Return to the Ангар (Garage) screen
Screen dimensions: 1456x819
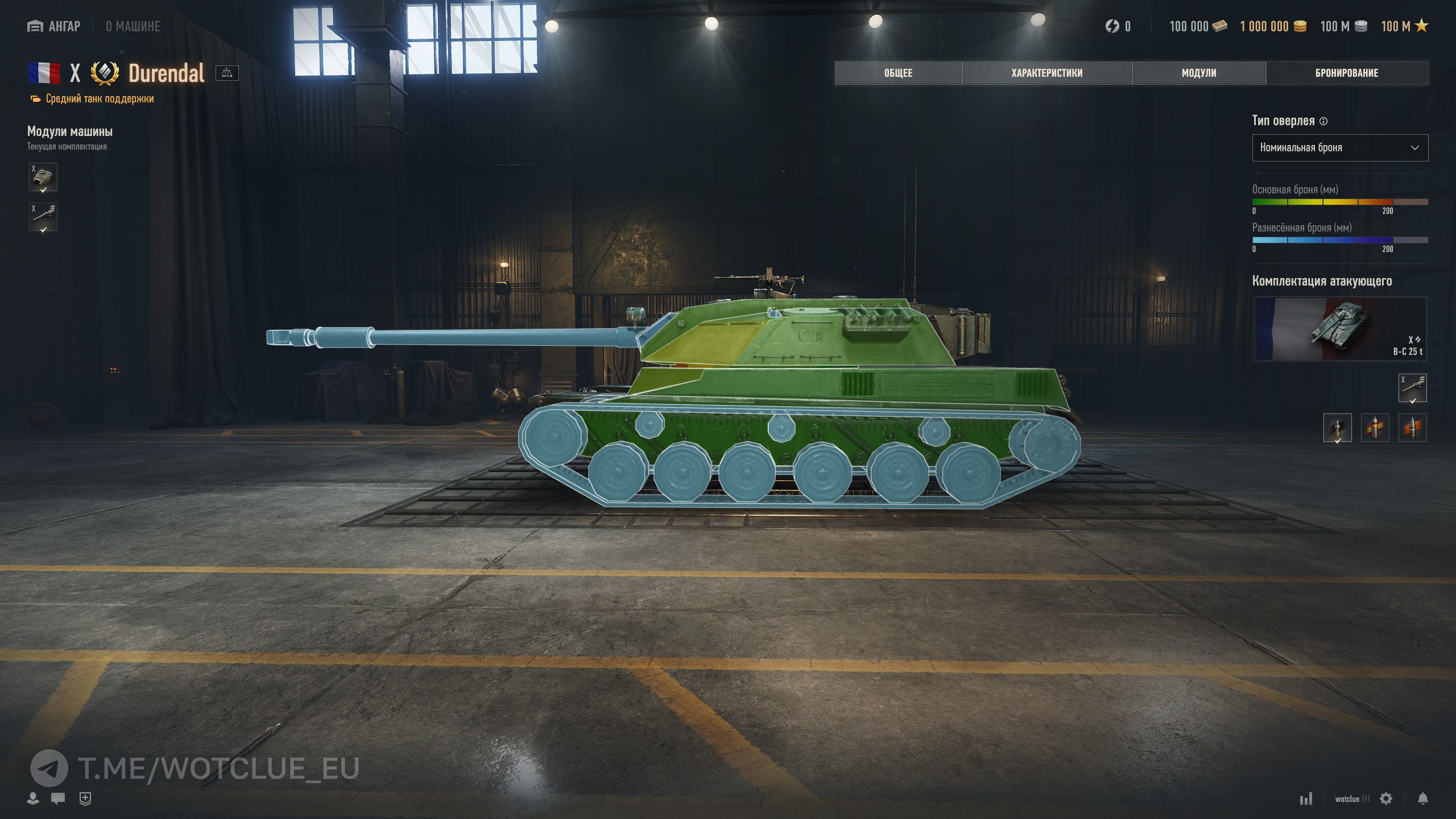point(54,26)
